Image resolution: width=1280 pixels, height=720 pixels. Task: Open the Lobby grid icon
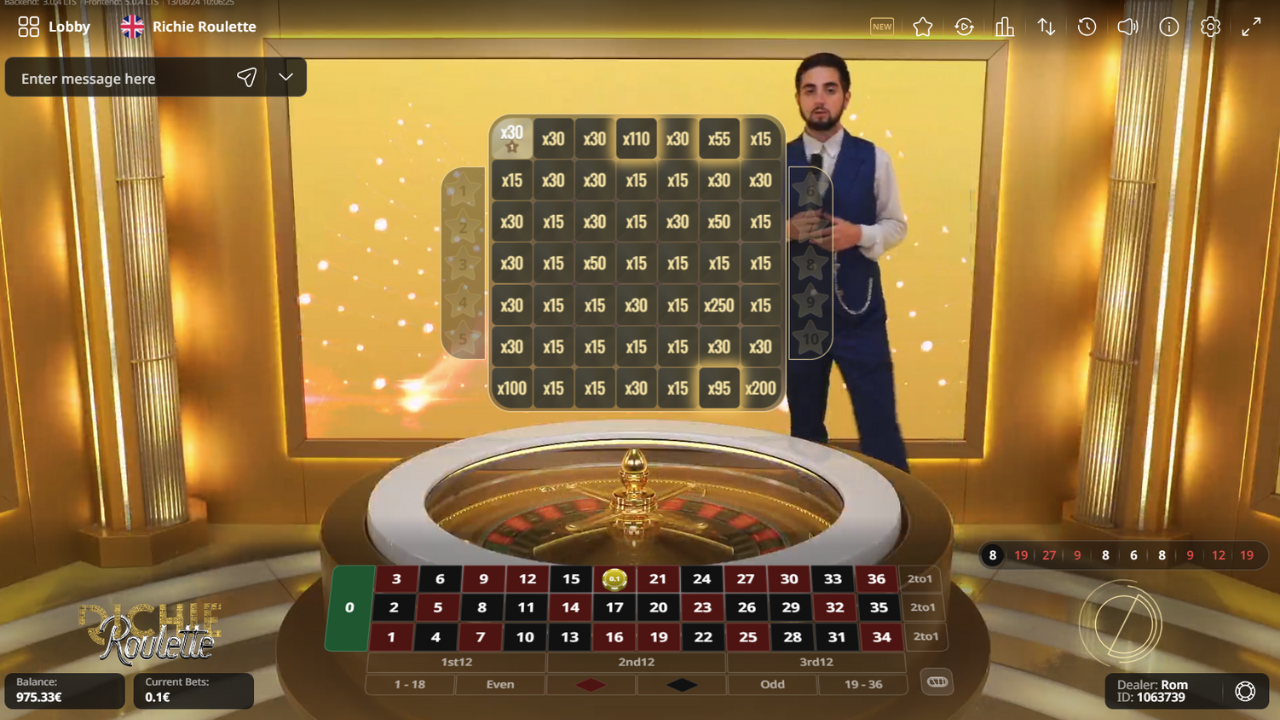click(x=28, y=27)
